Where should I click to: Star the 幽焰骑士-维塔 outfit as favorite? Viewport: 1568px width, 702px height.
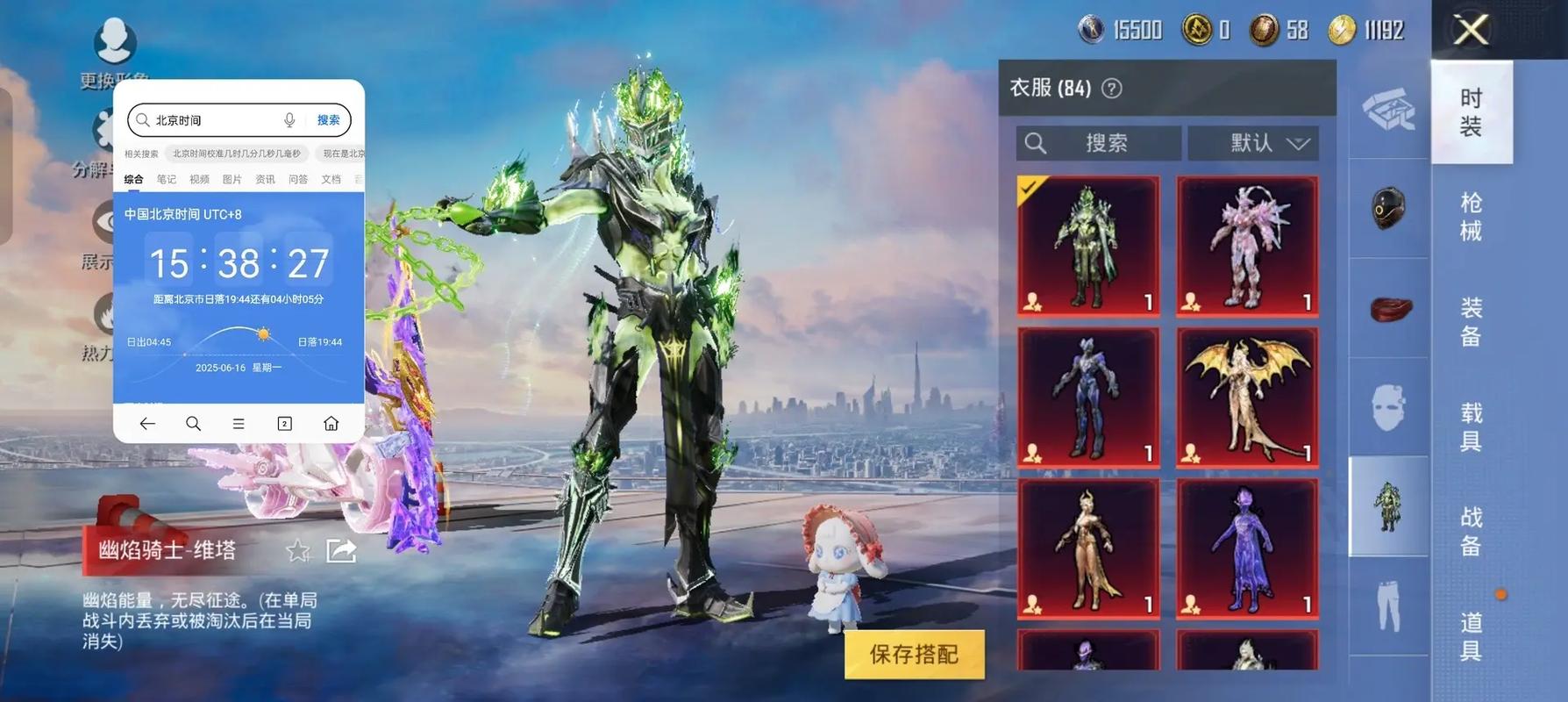[298, 551]
